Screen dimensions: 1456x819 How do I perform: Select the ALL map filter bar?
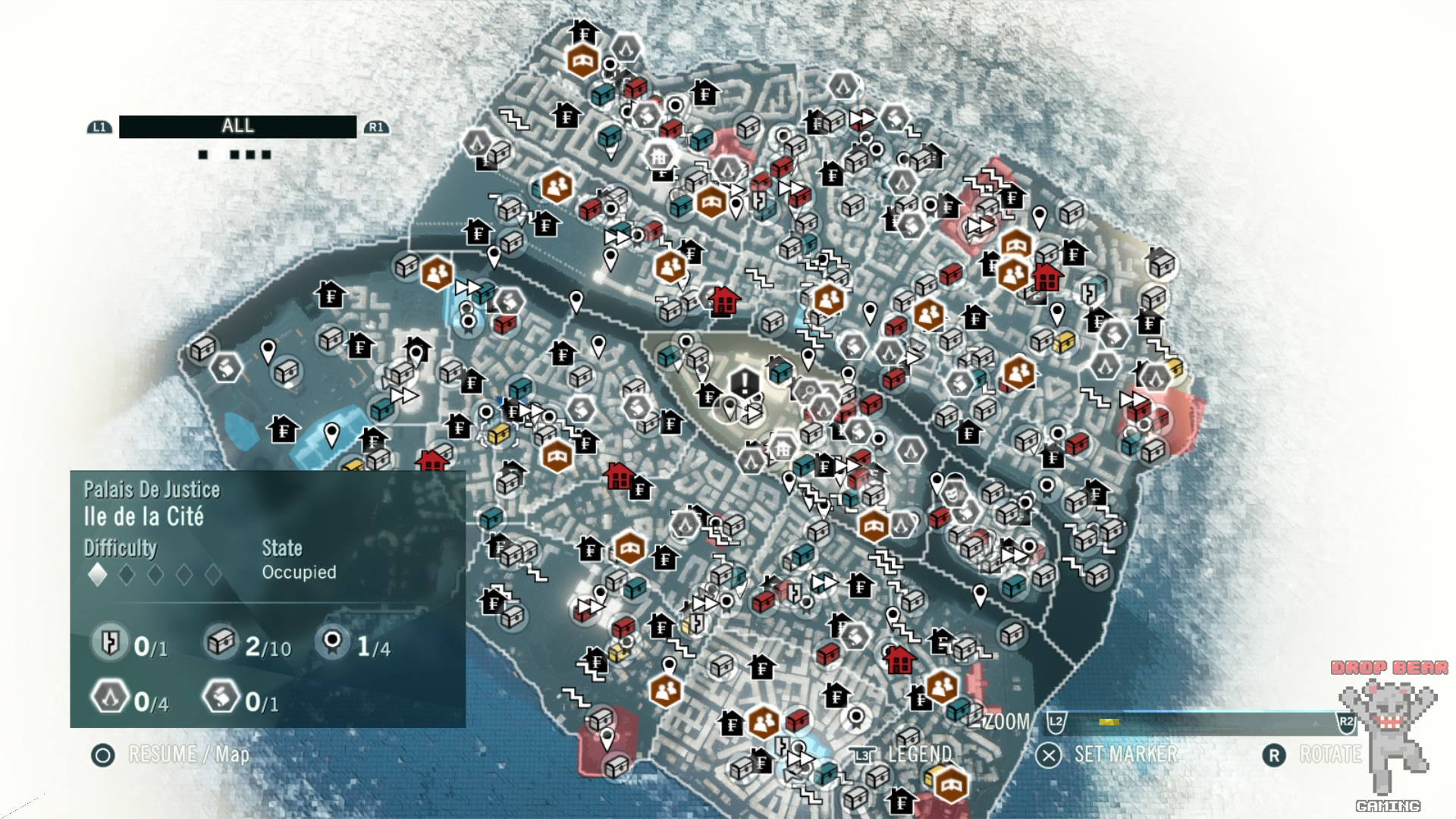[x=237, y=127]
